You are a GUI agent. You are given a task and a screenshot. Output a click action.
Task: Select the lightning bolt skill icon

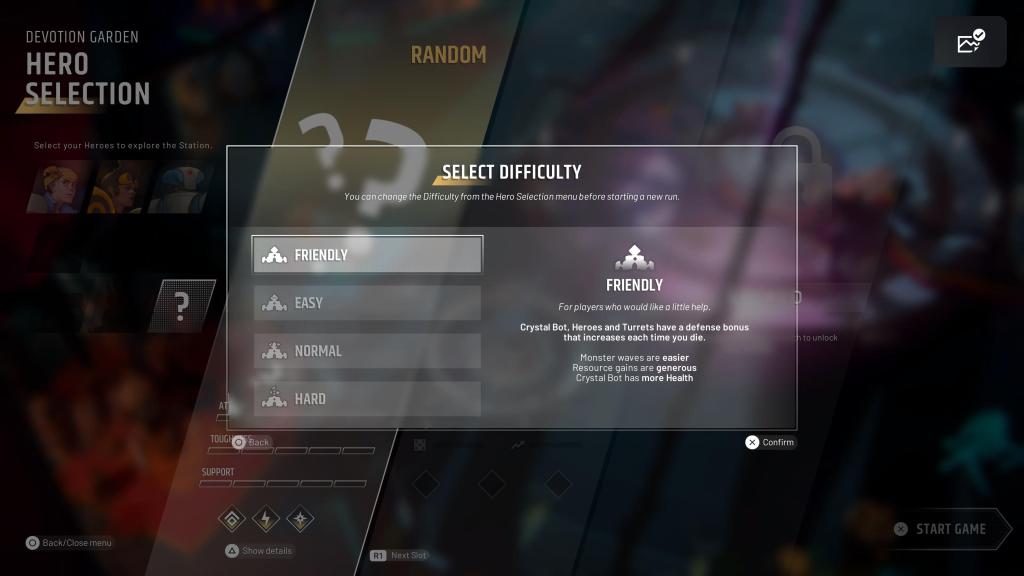266,519
